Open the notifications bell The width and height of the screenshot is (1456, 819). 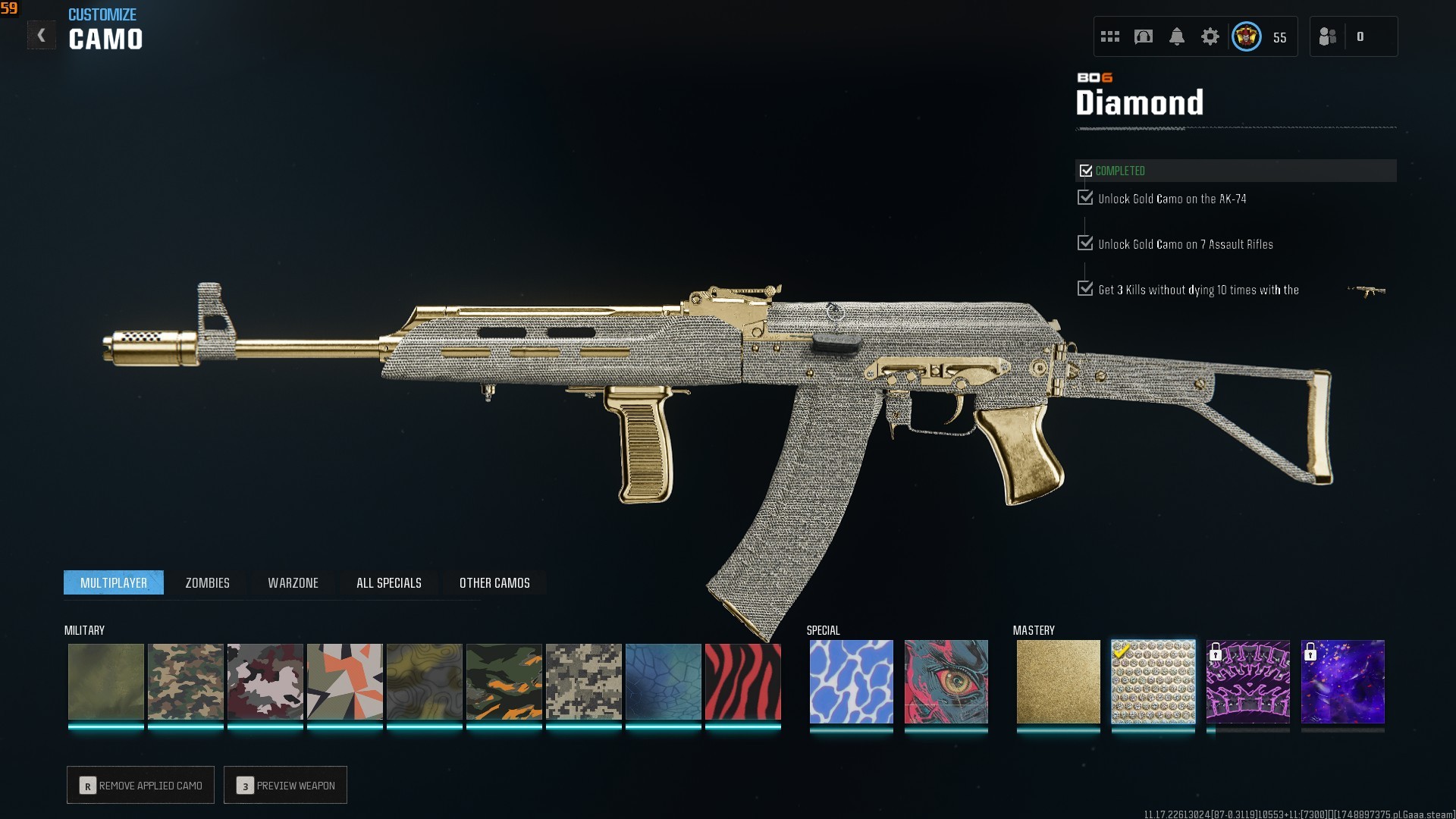1176,36
